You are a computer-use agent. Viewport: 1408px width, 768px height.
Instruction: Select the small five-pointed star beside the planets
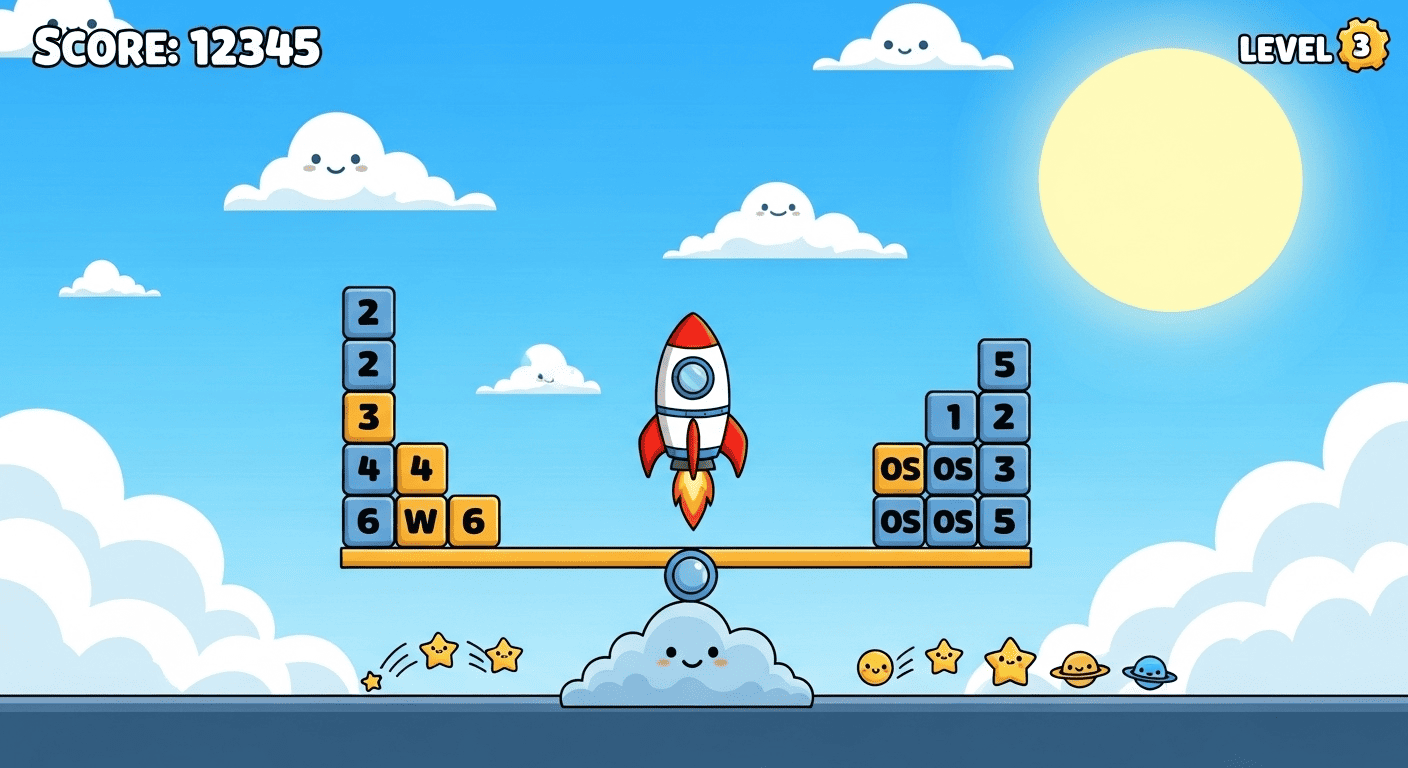(944, 655)
